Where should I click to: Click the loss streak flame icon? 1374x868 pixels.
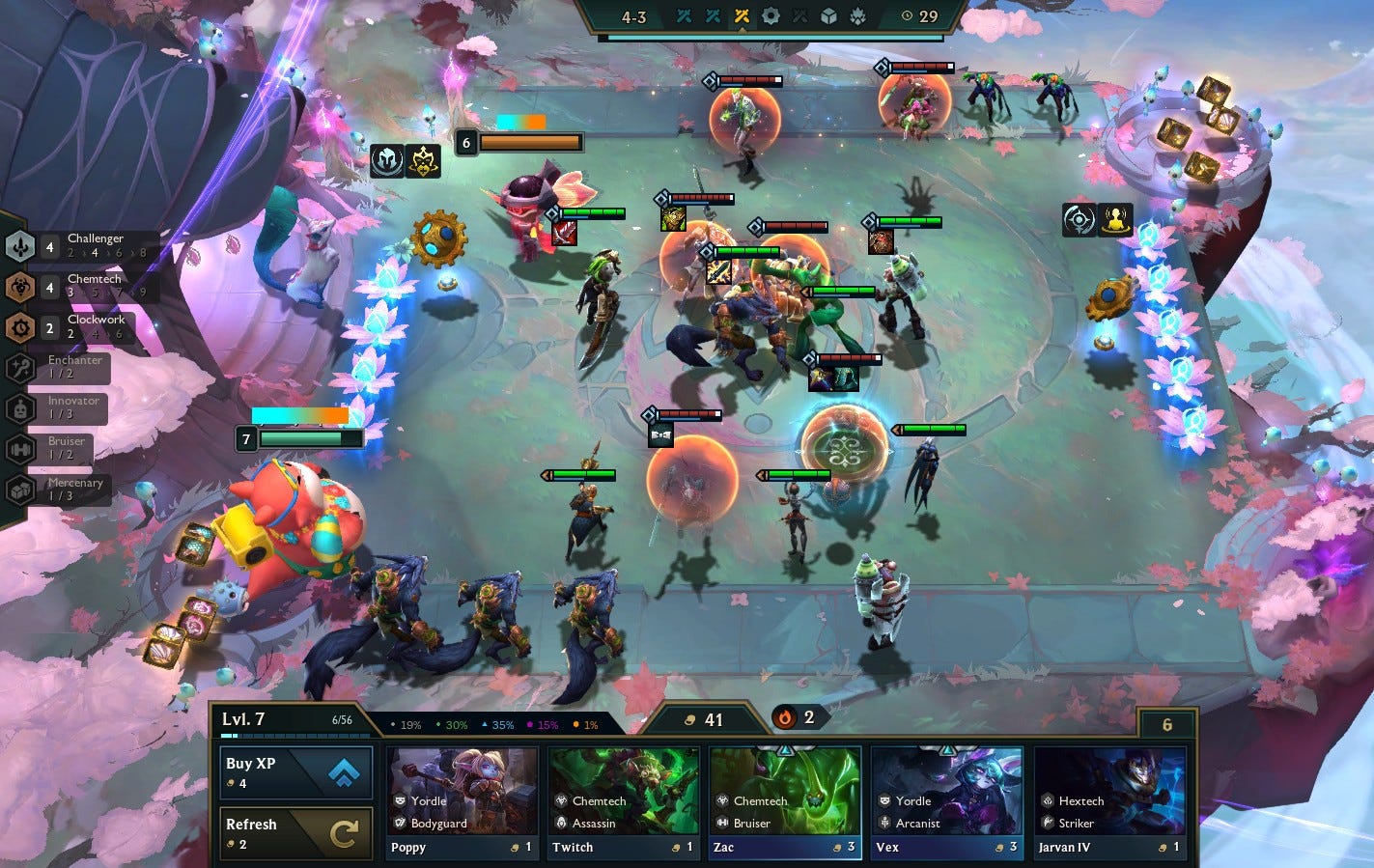tap(783, 717)
